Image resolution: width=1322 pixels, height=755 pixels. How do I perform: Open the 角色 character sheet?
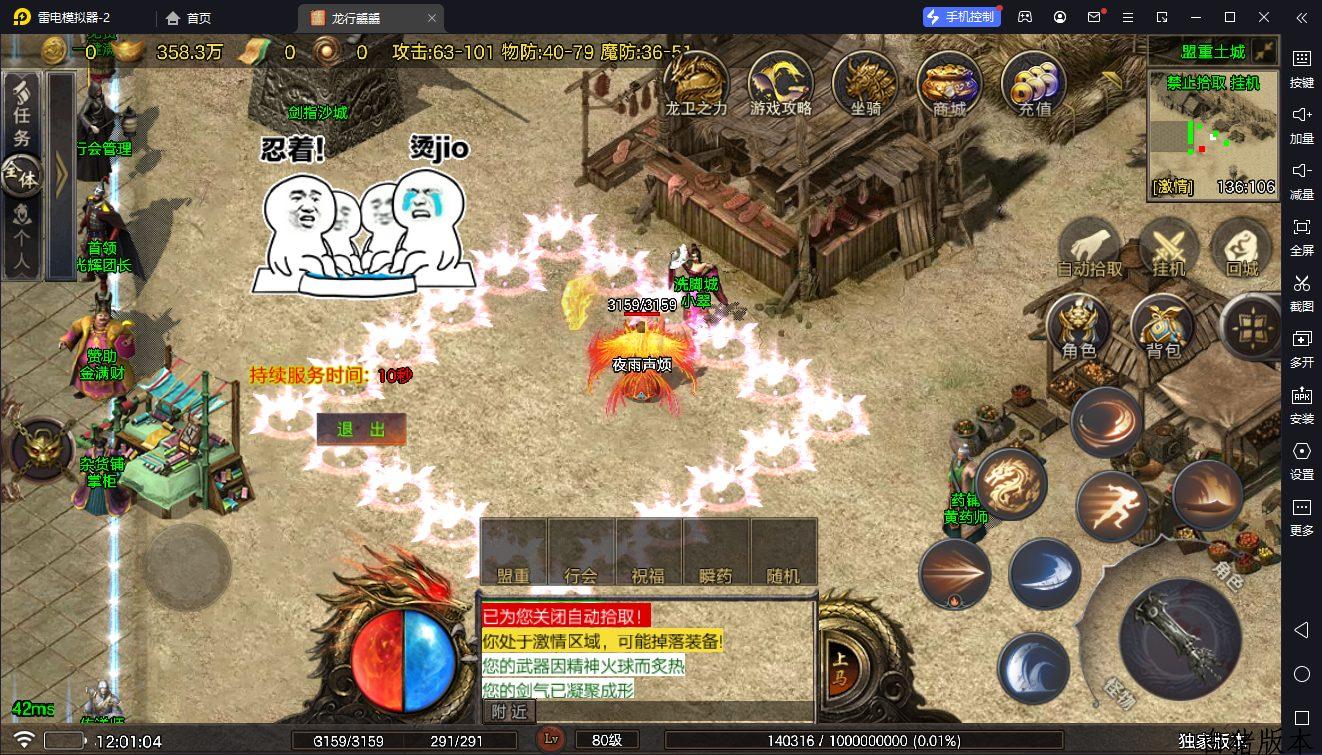[x=1079, y=326]
